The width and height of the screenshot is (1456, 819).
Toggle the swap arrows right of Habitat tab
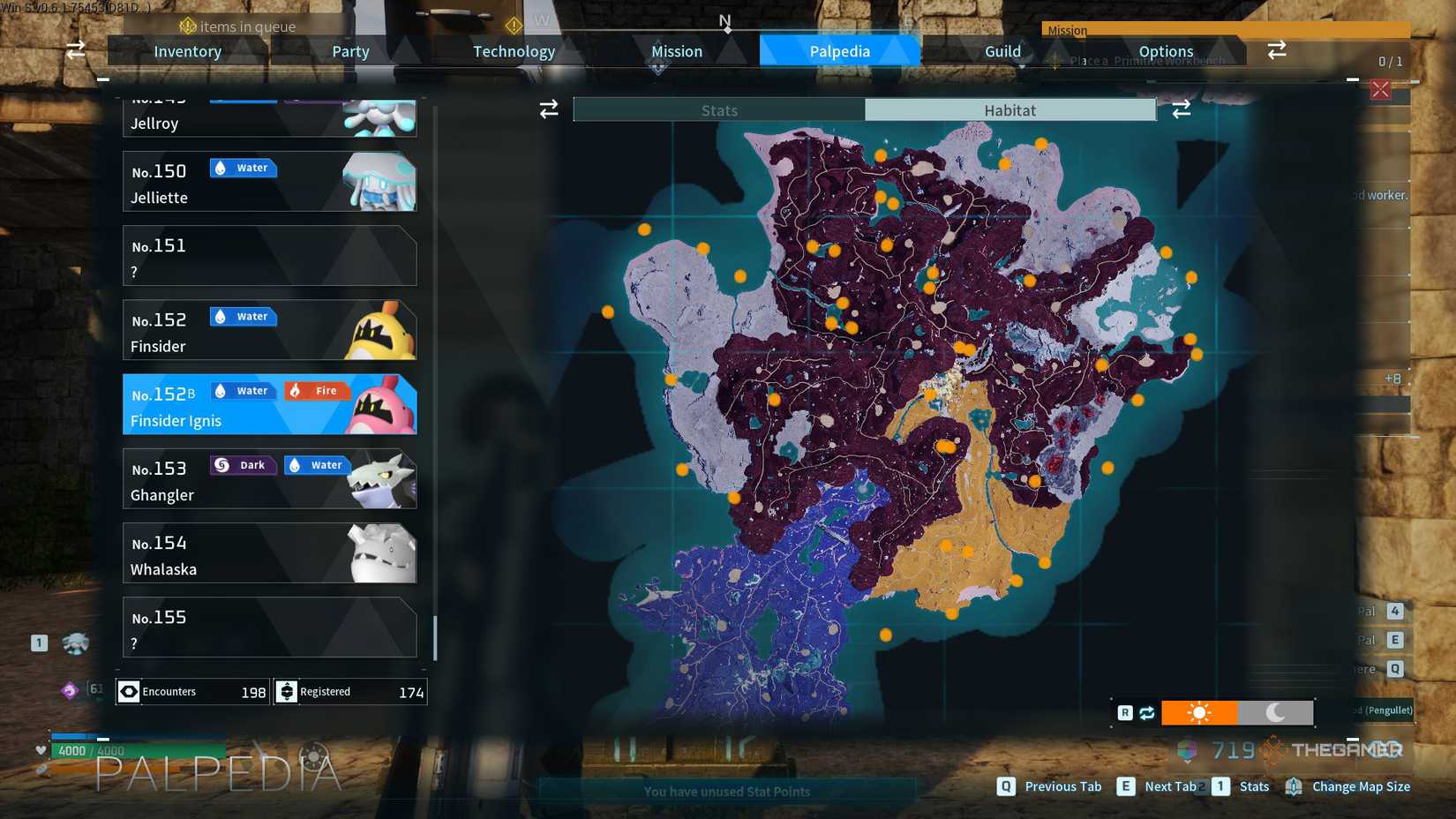coord(1182,109)
